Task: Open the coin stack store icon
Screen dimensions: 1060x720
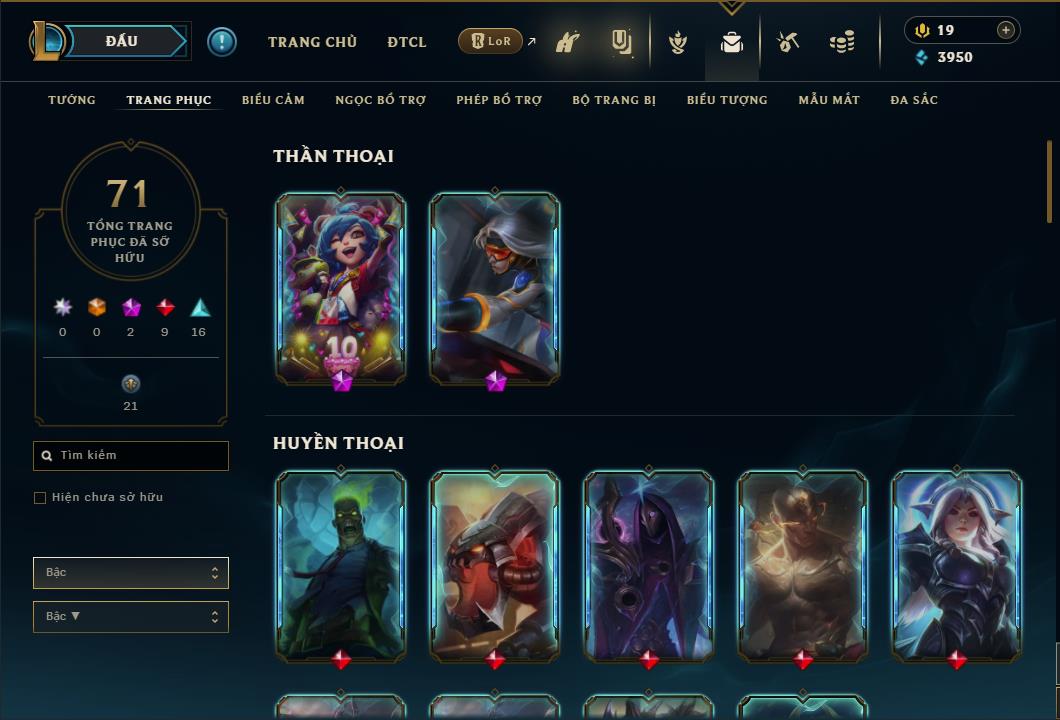Action: [x=842, y=42]
